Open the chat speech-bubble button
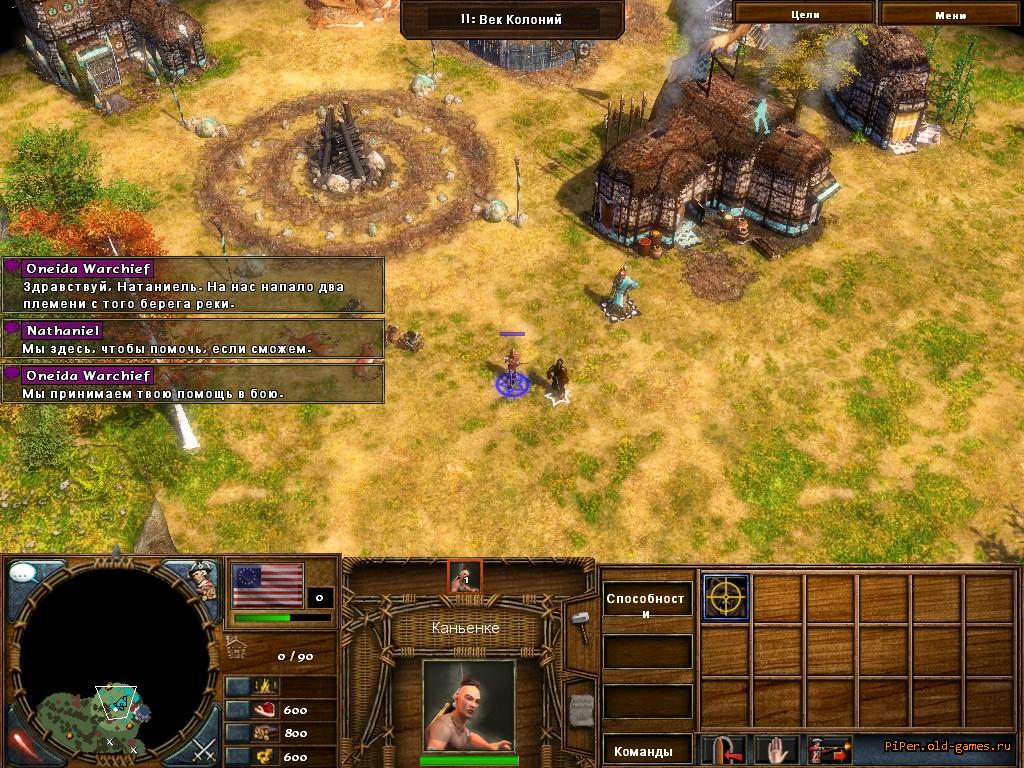Image resolution: width=1024 pixels, height=768 pixels. (24, 575)
